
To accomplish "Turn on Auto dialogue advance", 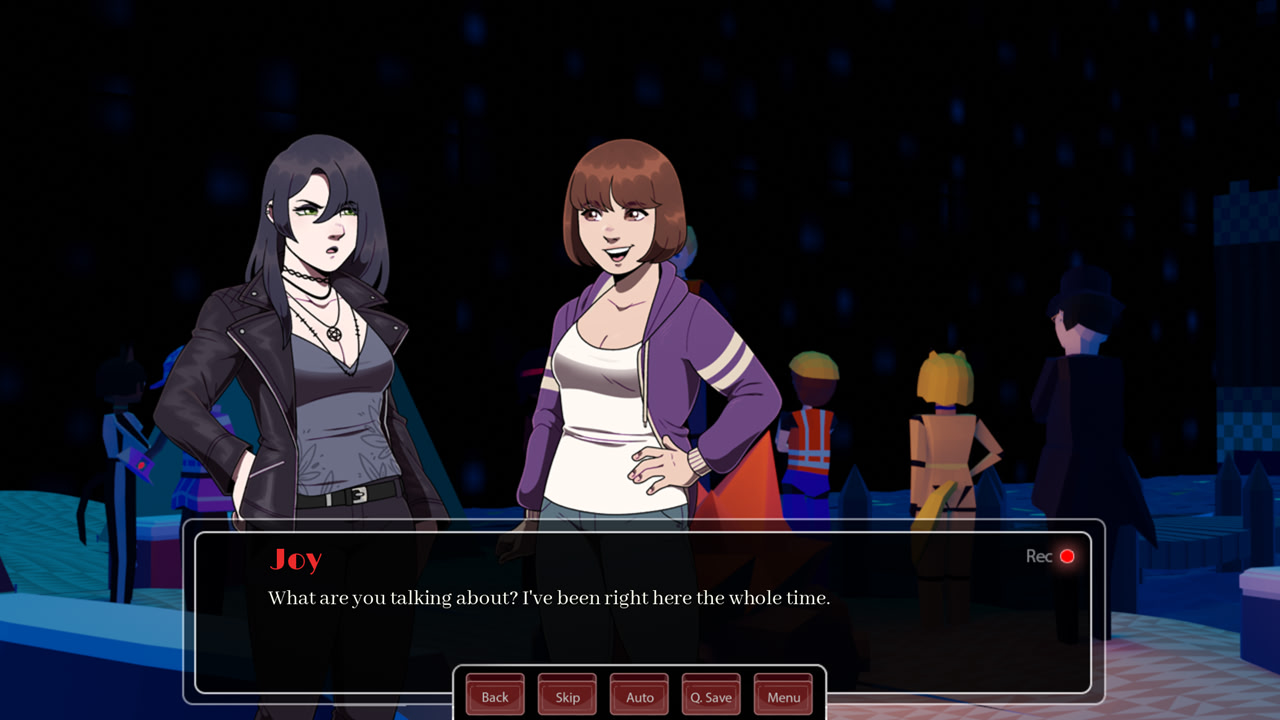I will point(639,696).
